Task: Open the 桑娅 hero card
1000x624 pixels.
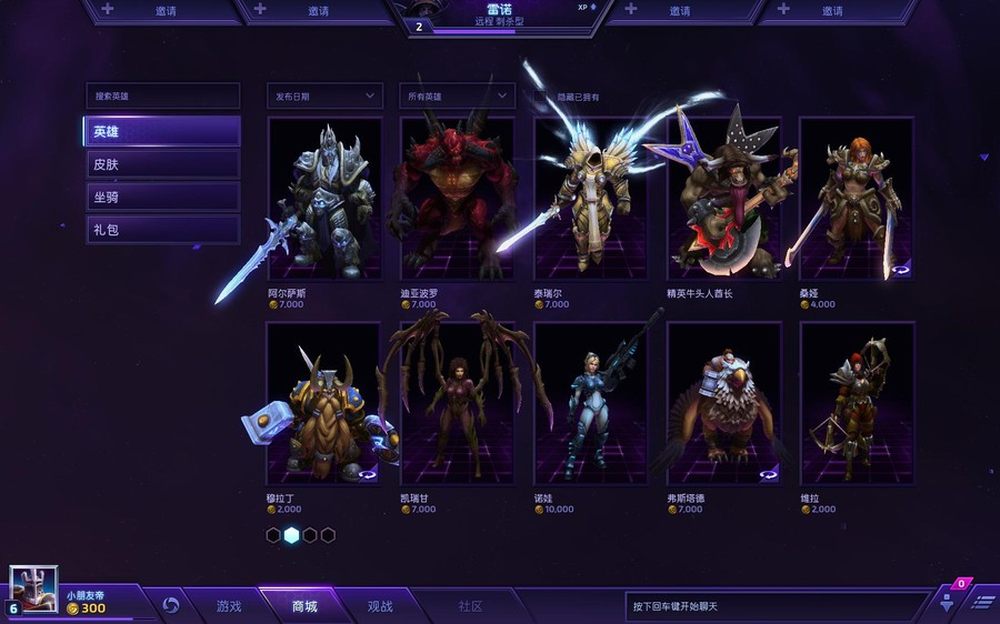Action: 856,200
